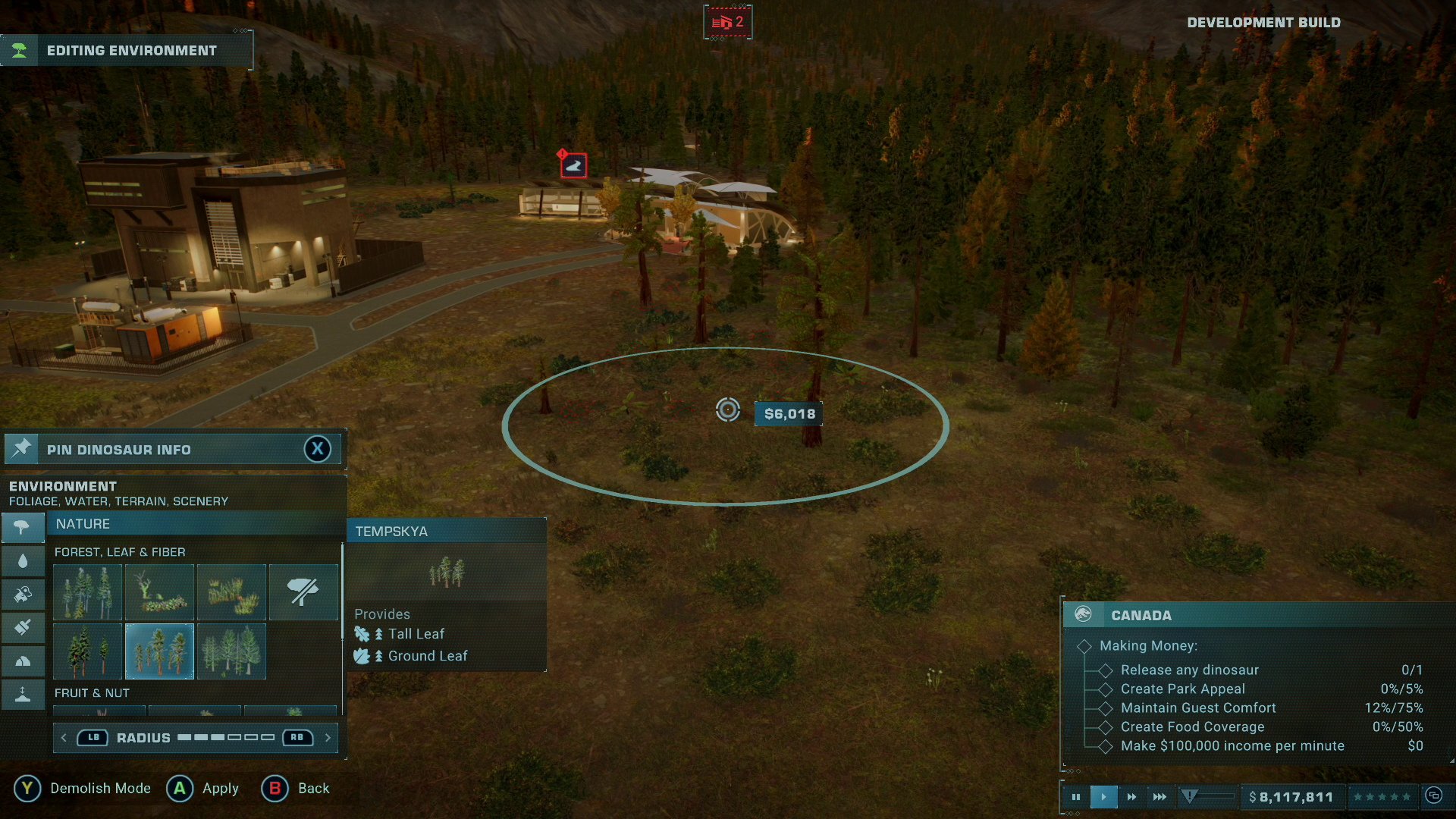
Task: Activate Demolish Mode
Action: point(28,789)
